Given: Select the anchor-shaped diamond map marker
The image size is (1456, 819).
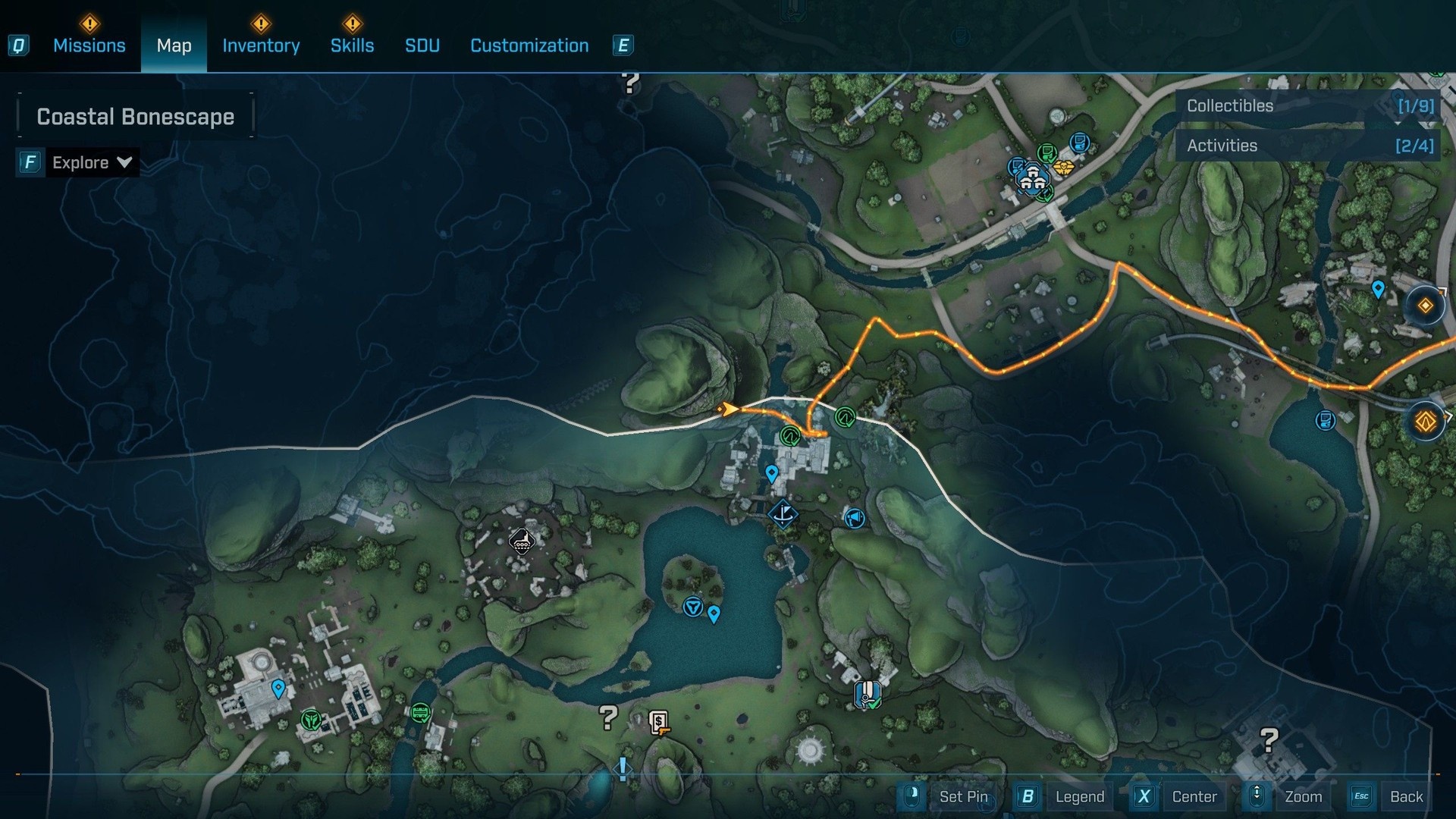Looking at the screenshot, I should (783, 514).
